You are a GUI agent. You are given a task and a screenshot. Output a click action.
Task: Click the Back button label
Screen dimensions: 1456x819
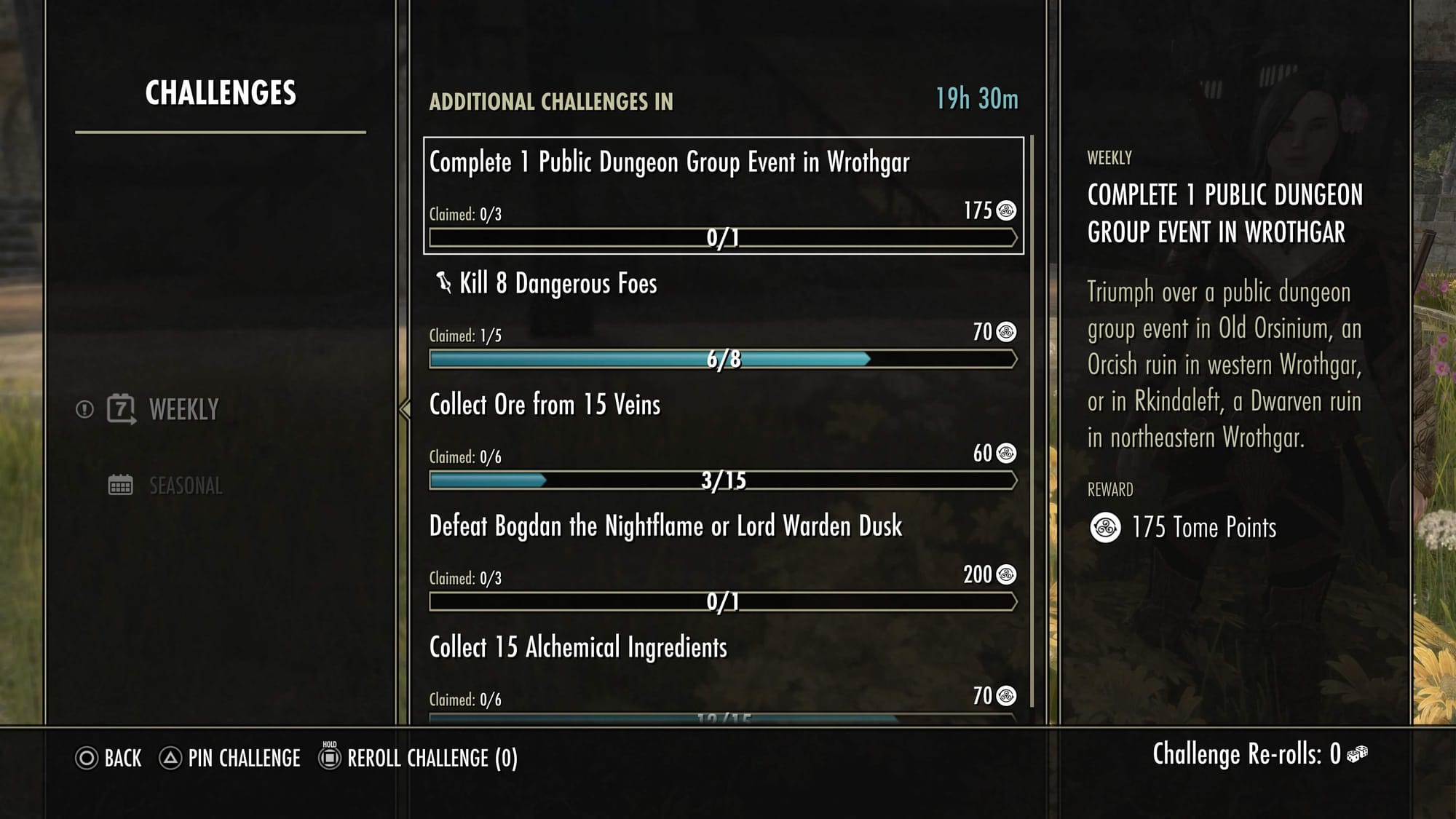pyautogui.click(x=122, y=759)
